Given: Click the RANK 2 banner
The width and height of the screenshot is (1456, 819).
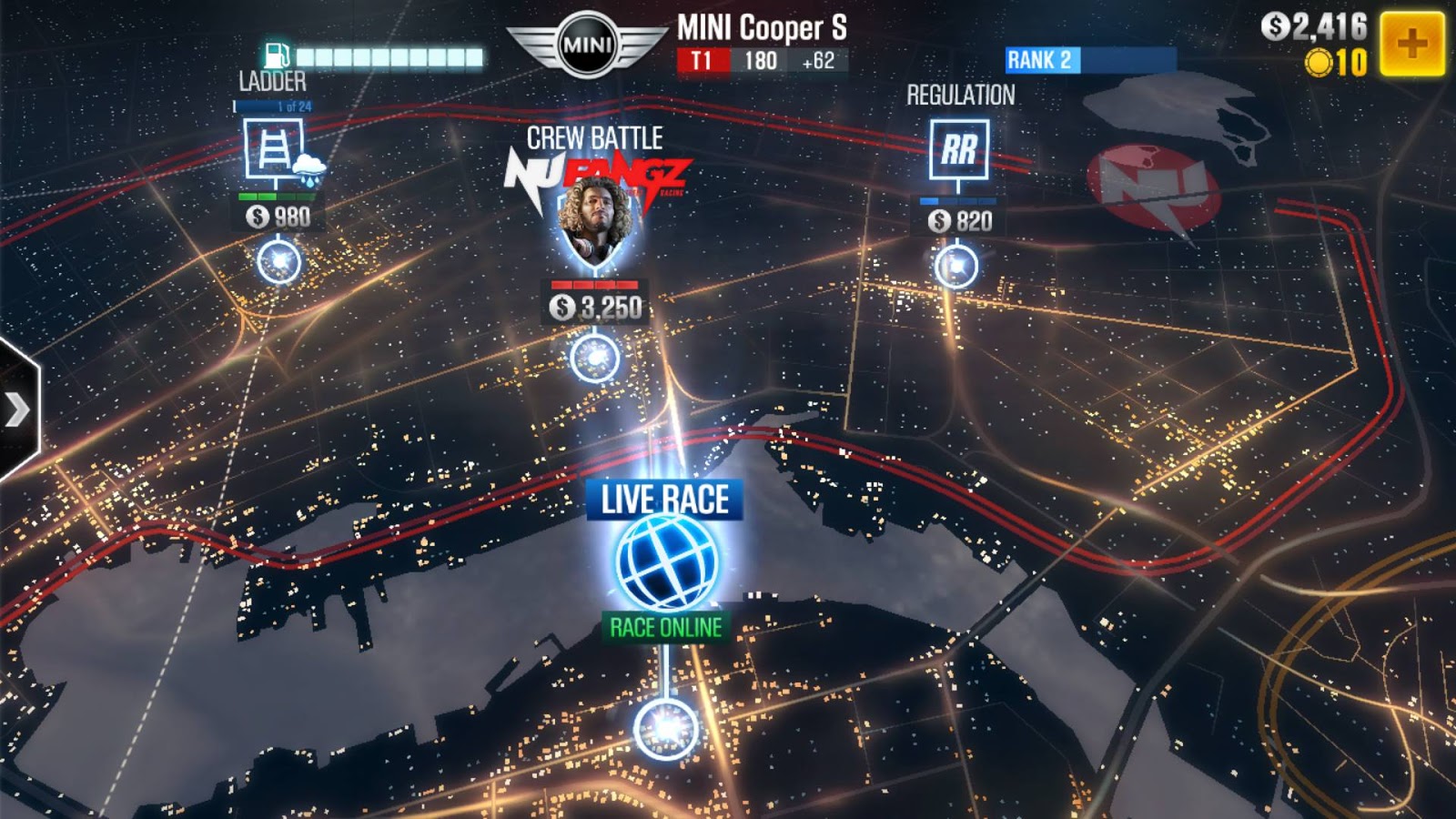Looking at the screenshot, I should coord(1041,60).
